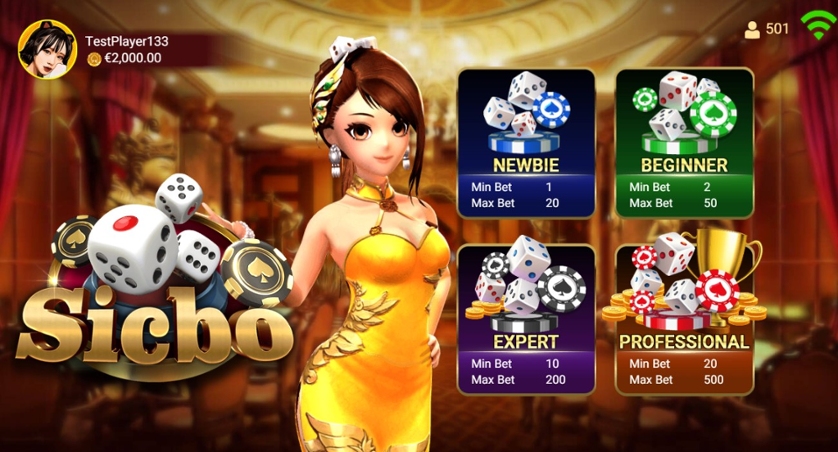
Task: Select the Newbie room tile
Action: click(526, 143)
